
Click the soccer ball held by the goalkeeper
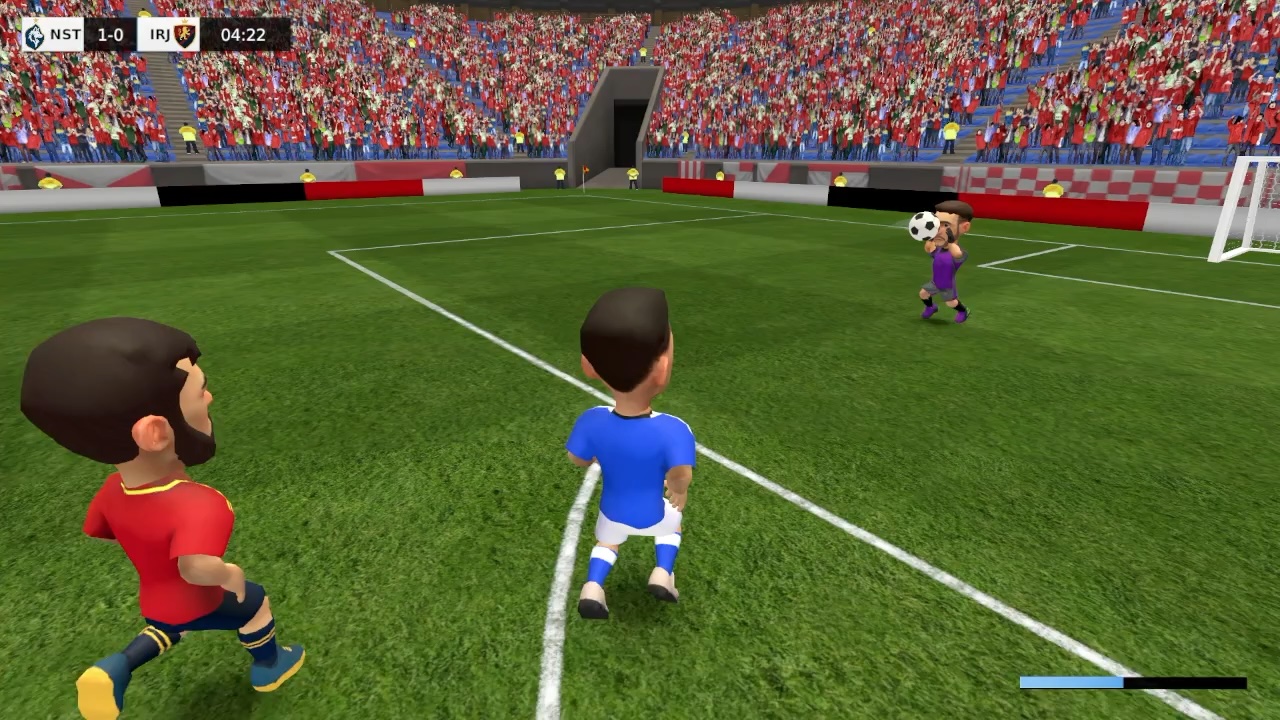(x=923, y=227)
